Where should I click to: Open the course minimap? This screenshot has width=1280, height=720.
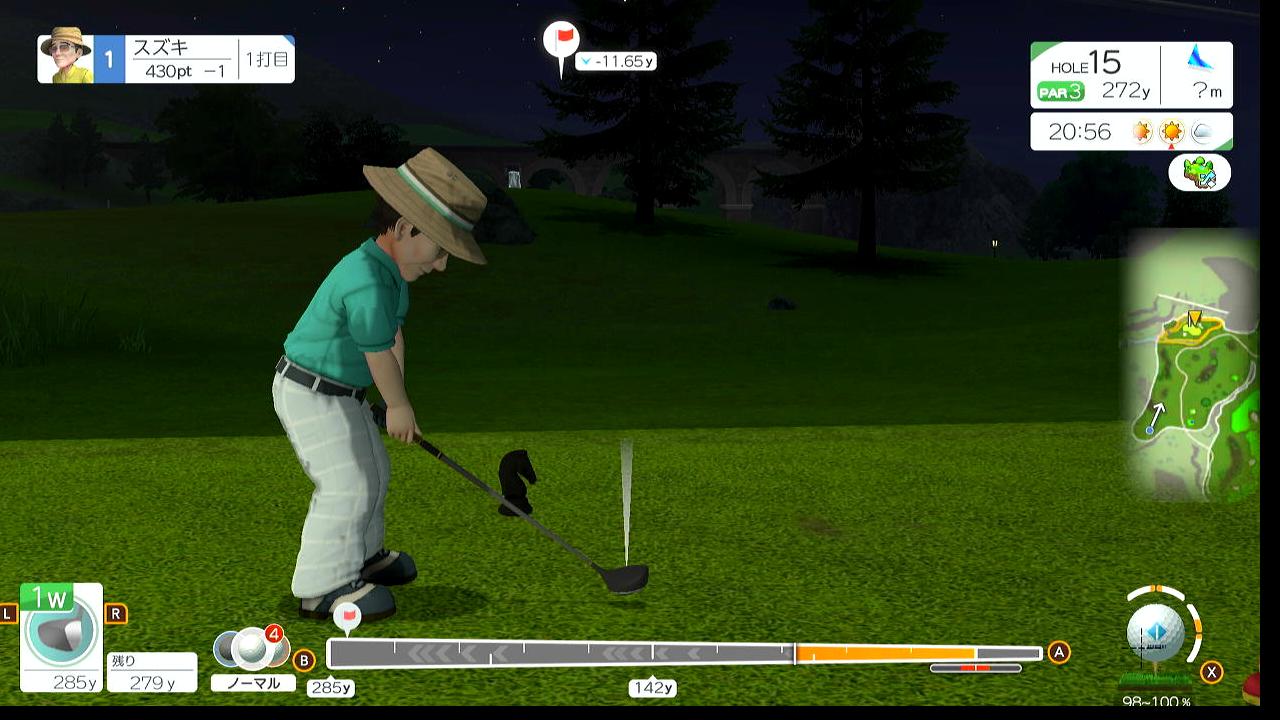point(1191,365)
